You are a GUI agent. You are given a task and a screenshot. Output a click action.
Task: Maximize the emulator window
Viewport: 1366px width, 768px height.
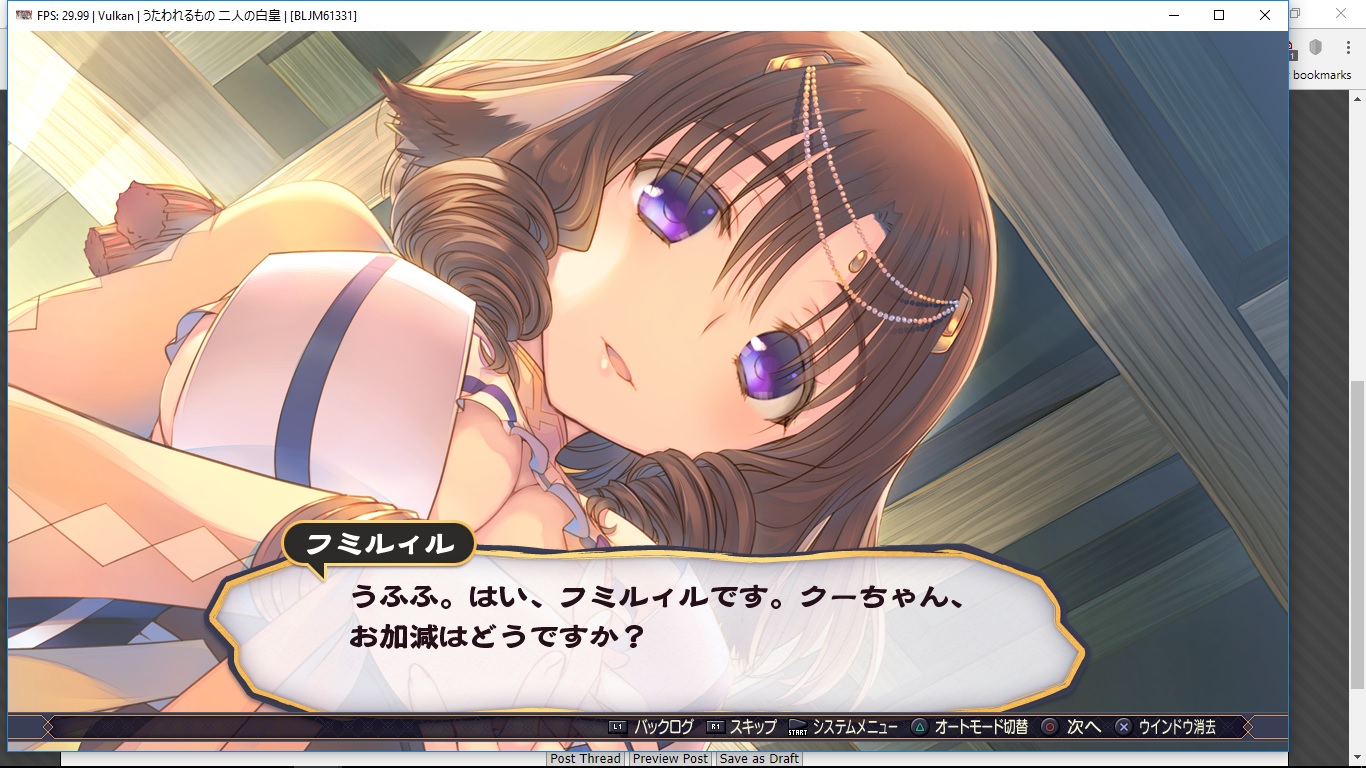1219,15
